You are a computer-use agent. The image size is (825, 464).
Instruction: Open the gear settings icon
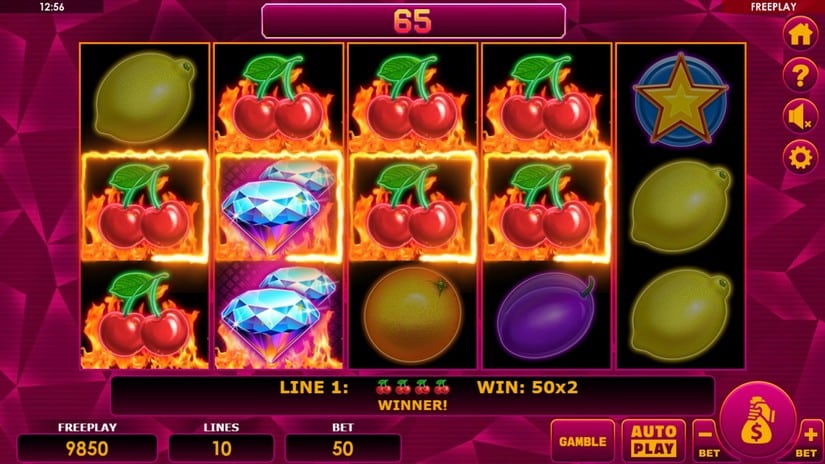pos(798,157)
